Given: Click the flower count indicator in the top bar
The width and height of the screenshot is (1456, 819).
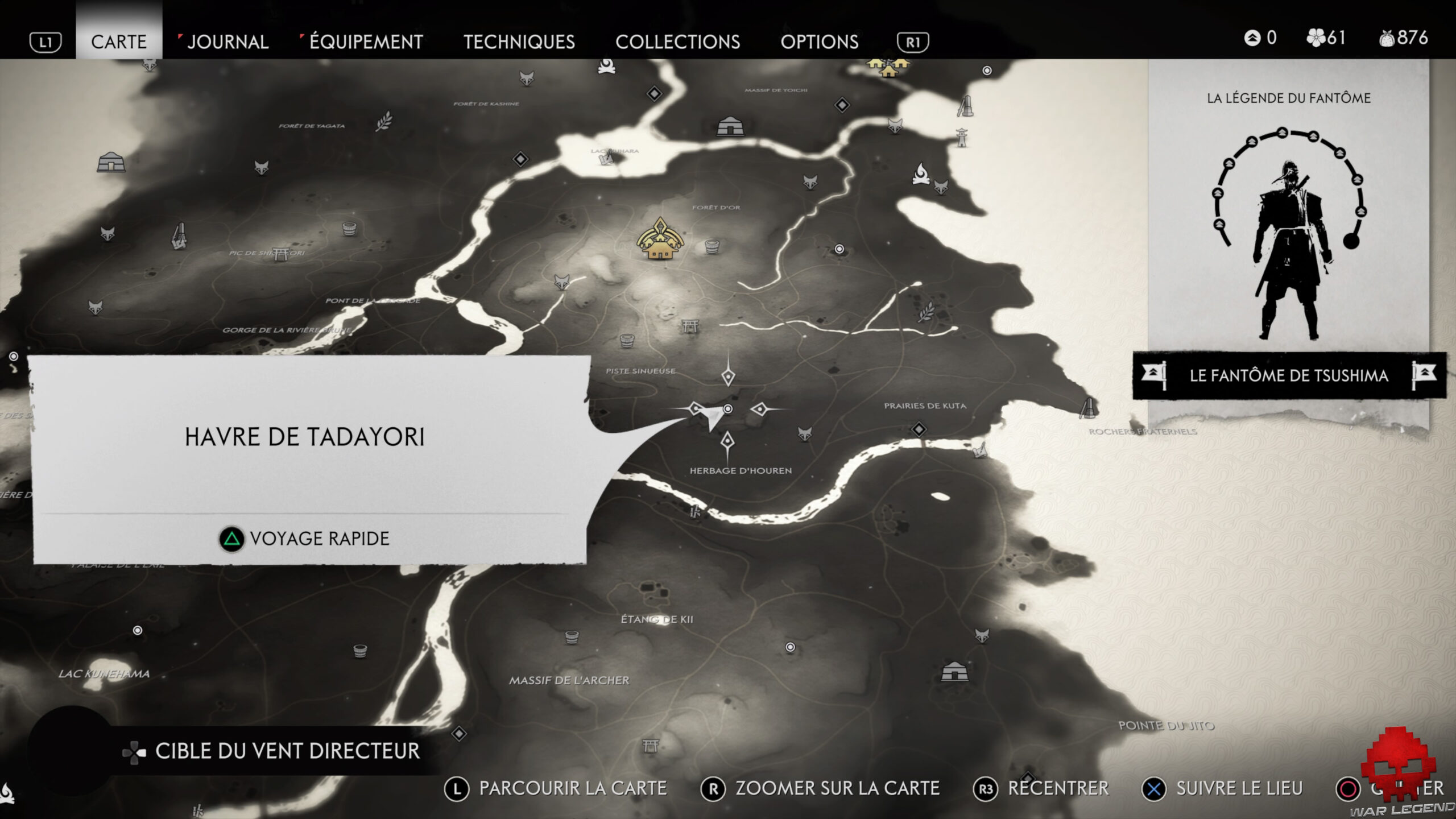Looking at the screenshot, I should click(x=1325, y=39).
